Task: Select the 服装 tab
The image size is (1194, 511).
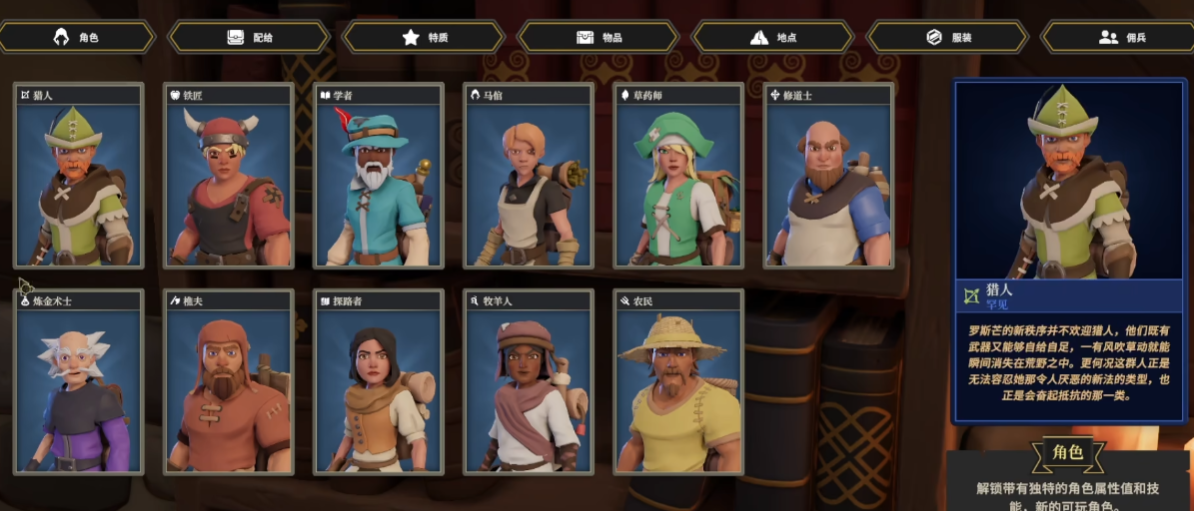Action: coord(947,37)
